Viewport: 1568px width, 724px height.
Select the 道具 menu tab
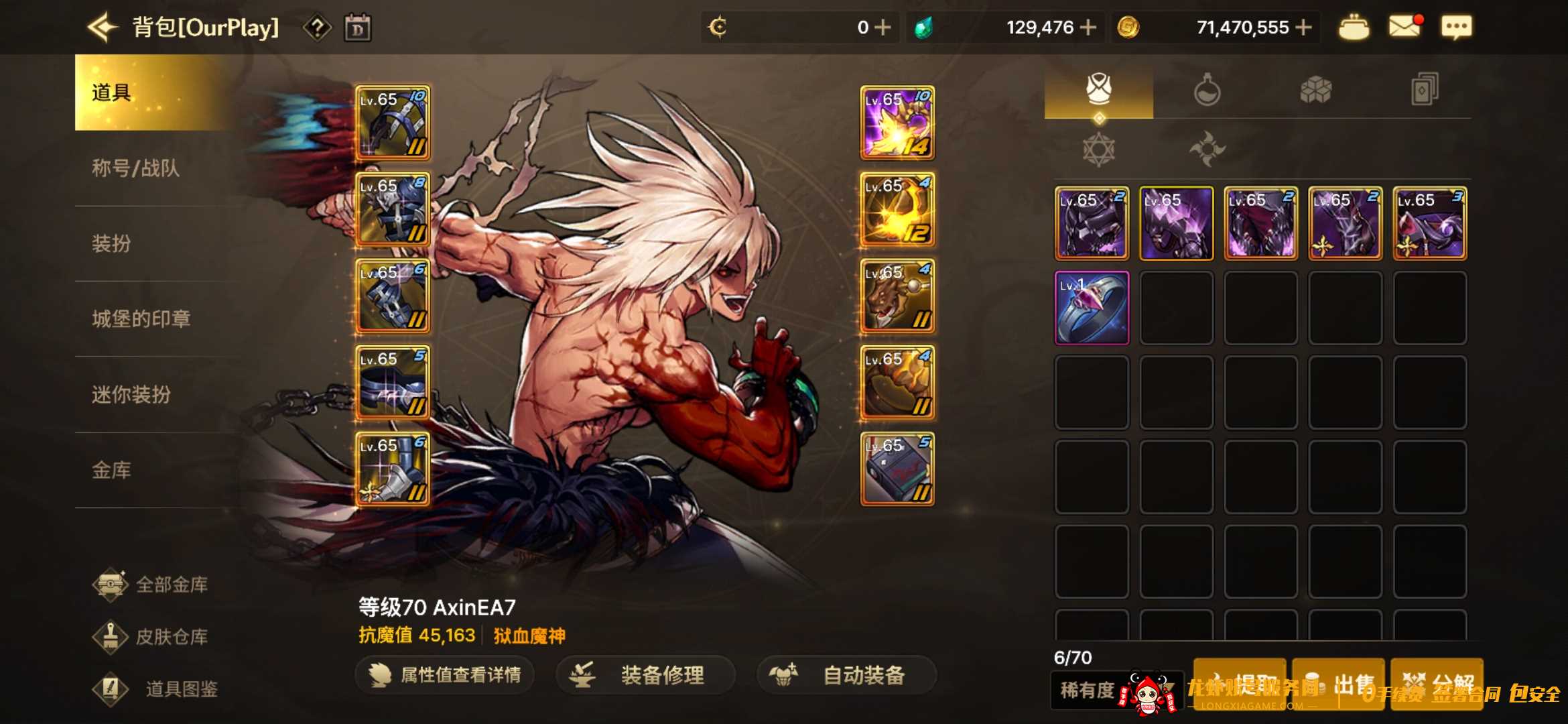pyautogui.click(x=112, y=93)
